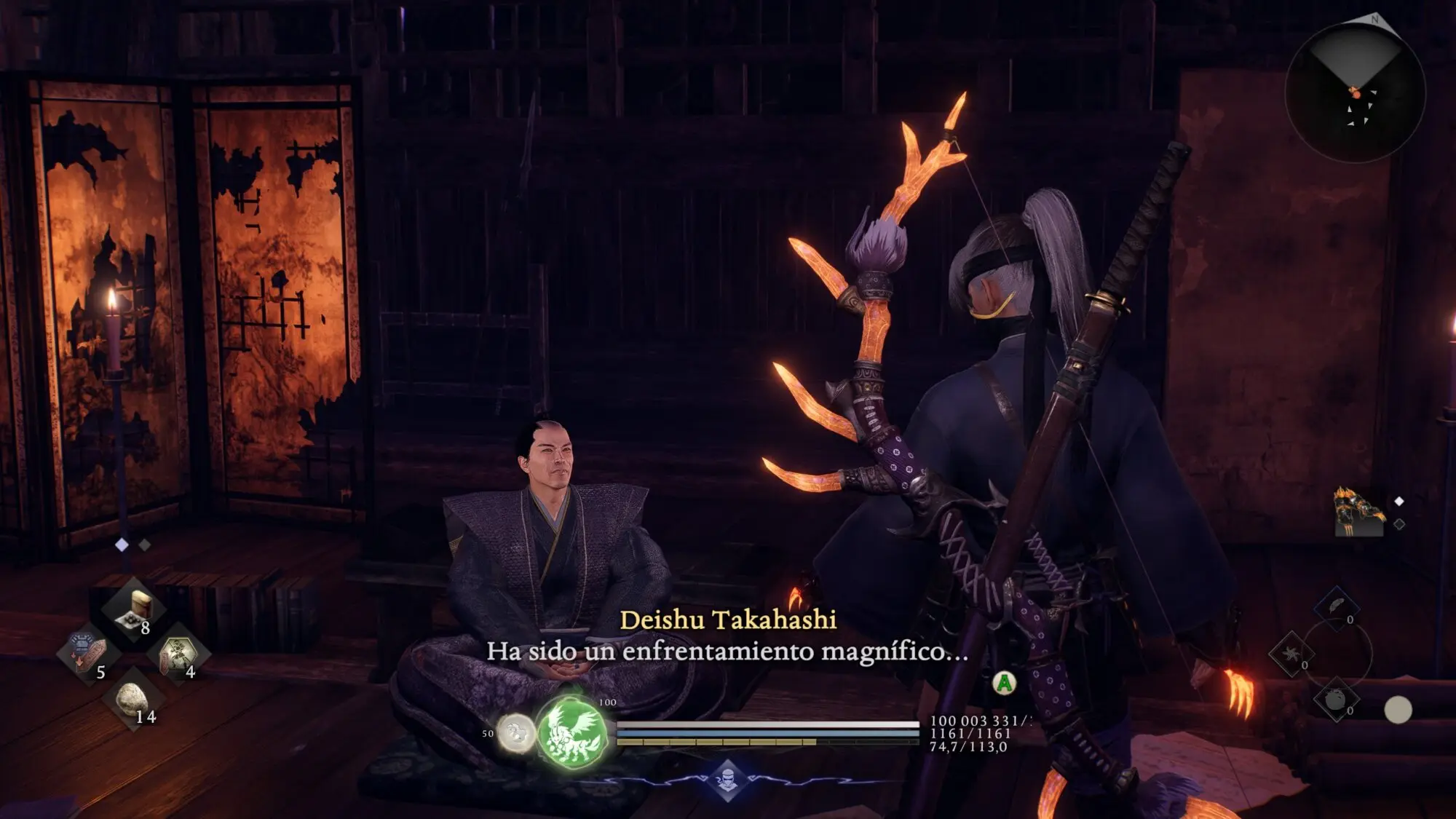1456x819 pixels.
Task: Activate the green winged wolf guardian spirit
Action: (x=572, y=730)
